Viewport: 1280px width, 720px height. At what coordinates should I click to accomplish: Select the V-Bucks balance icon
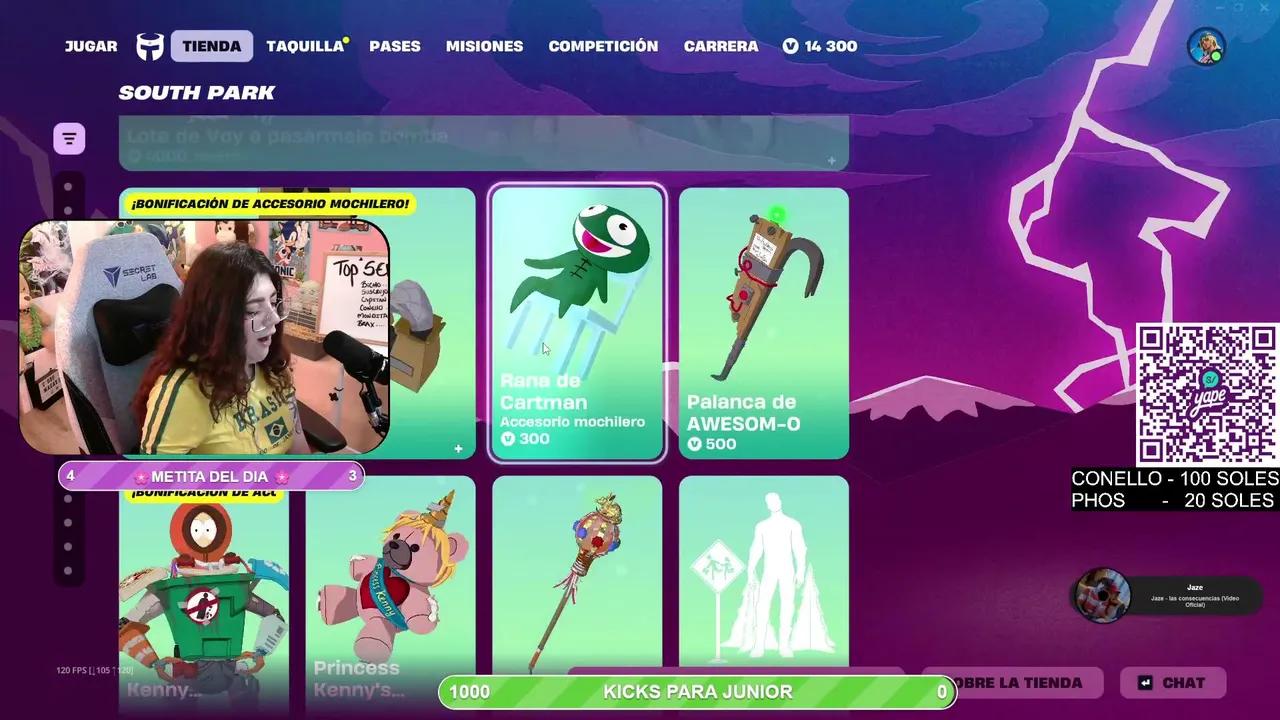pyautogui.click(x=791, y=45)
